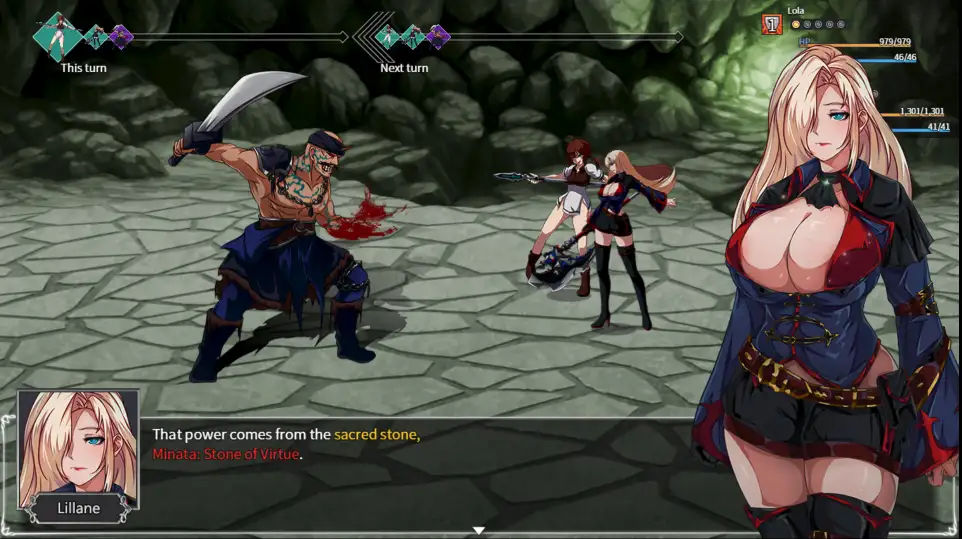Click Lola's shield badge showing number 1
The height and width of the screenshot is (539, 962).
(x=772, y=24)
